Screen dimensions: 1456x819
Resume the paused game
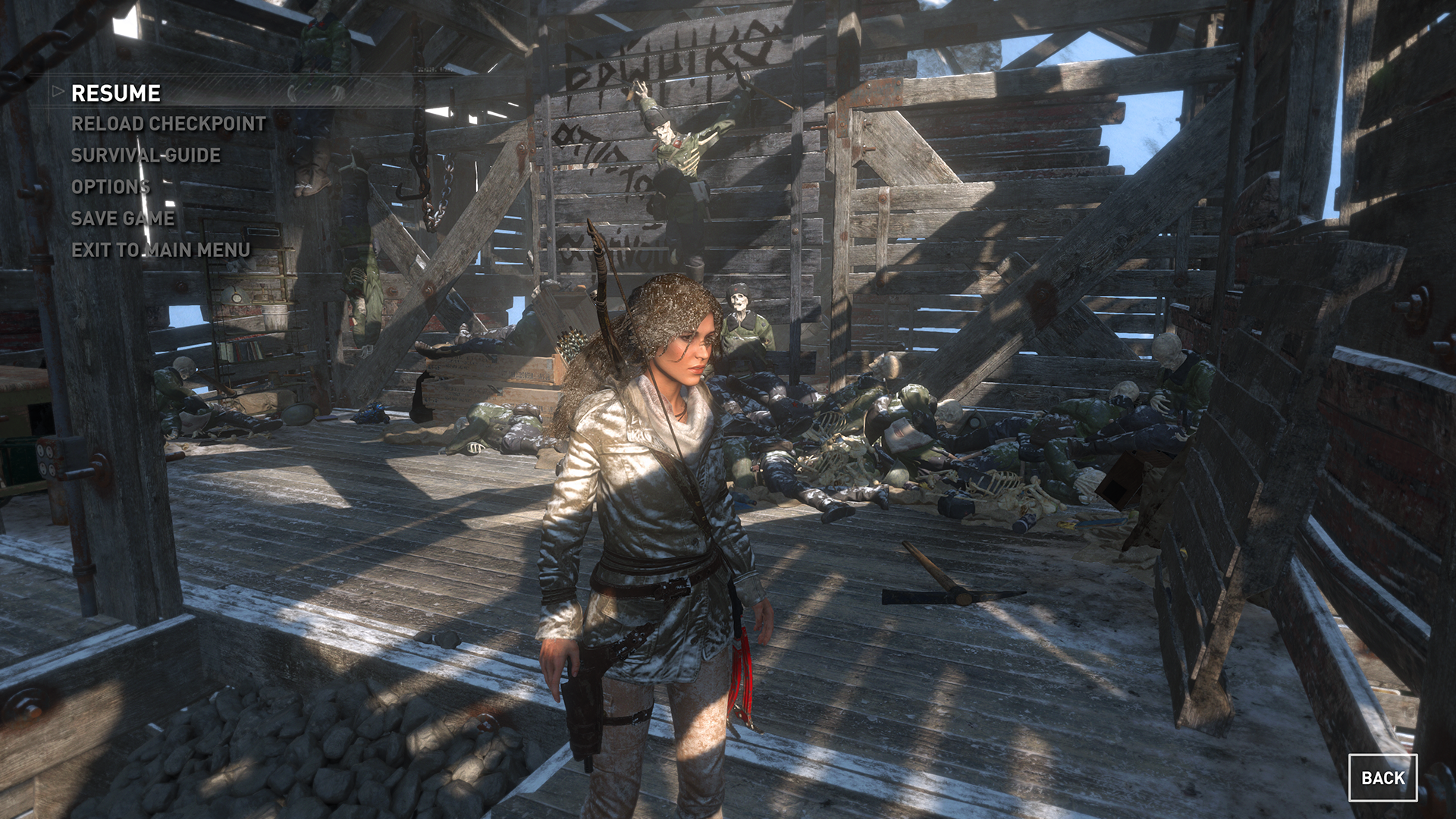[116, 93]
